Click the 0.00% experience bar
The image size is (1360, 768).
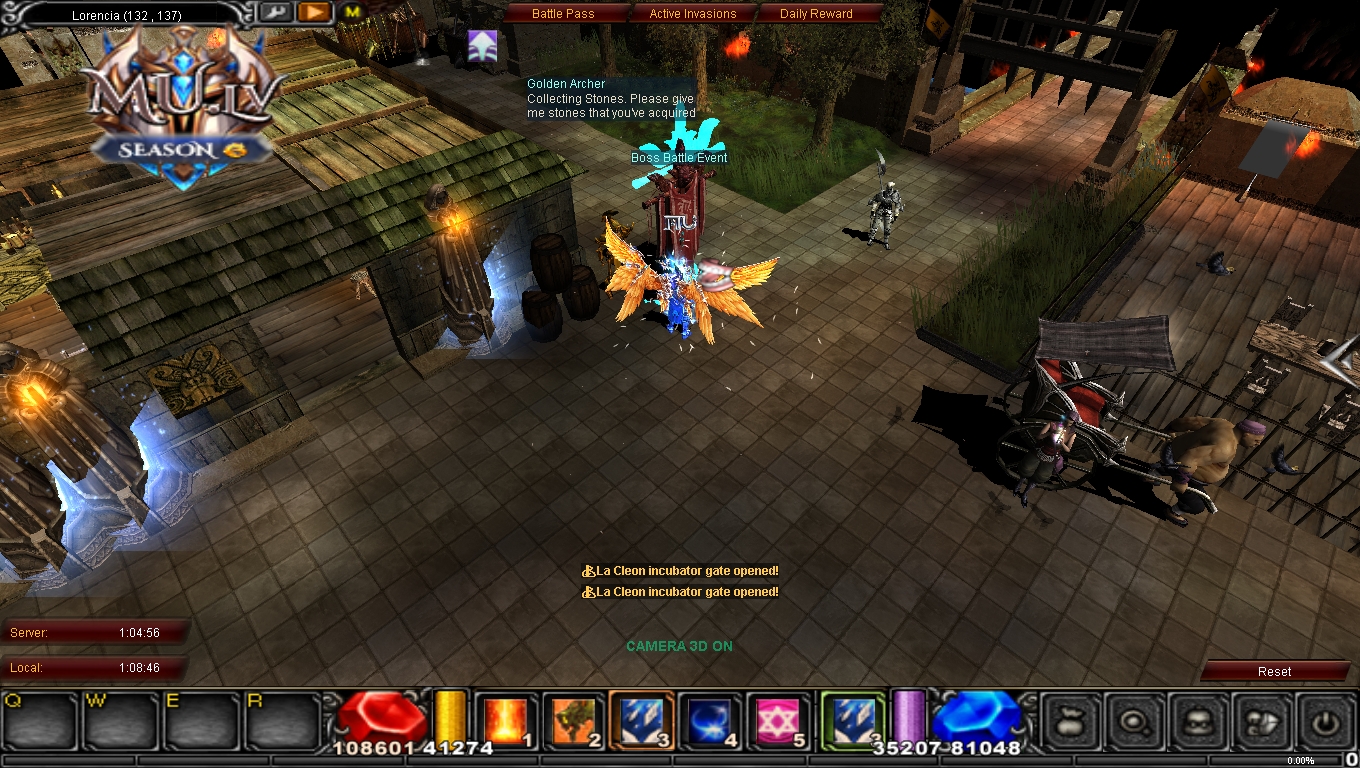coord(1300,760)
